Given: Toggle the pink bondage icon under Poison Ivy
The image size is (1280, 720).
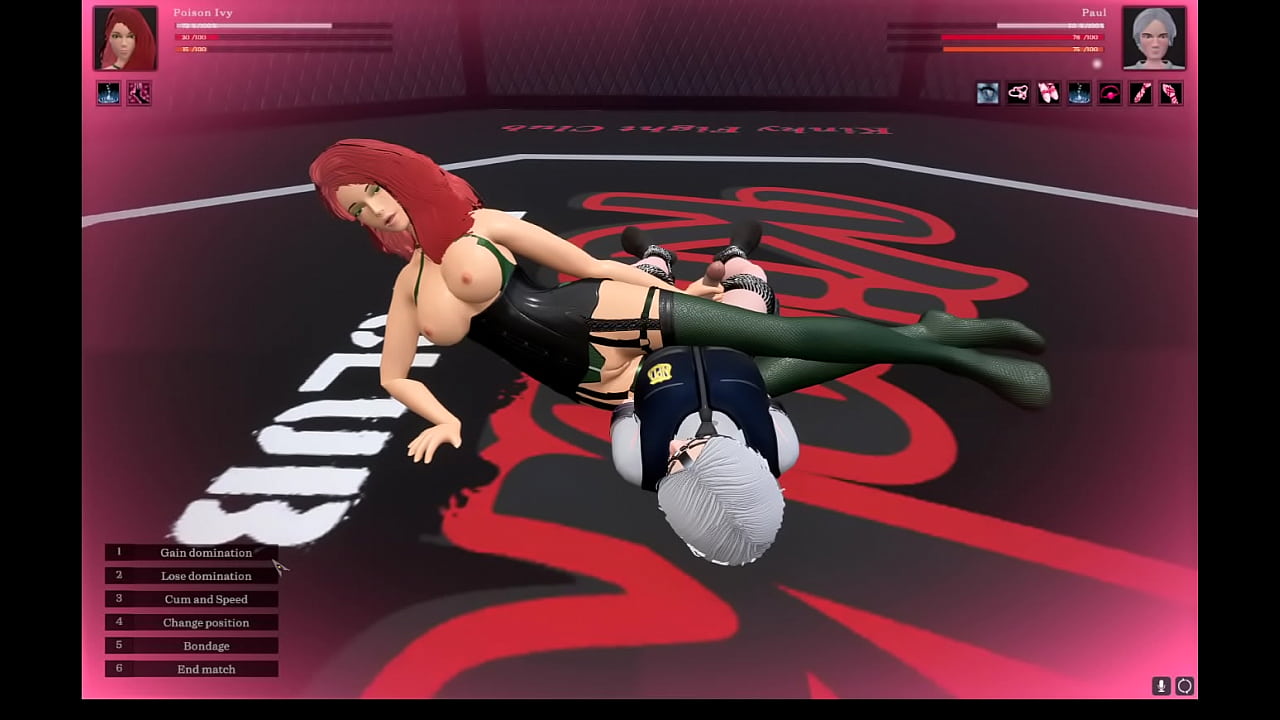Looking at the screenshot, I should pyautogui.click(x=139, y=93).
